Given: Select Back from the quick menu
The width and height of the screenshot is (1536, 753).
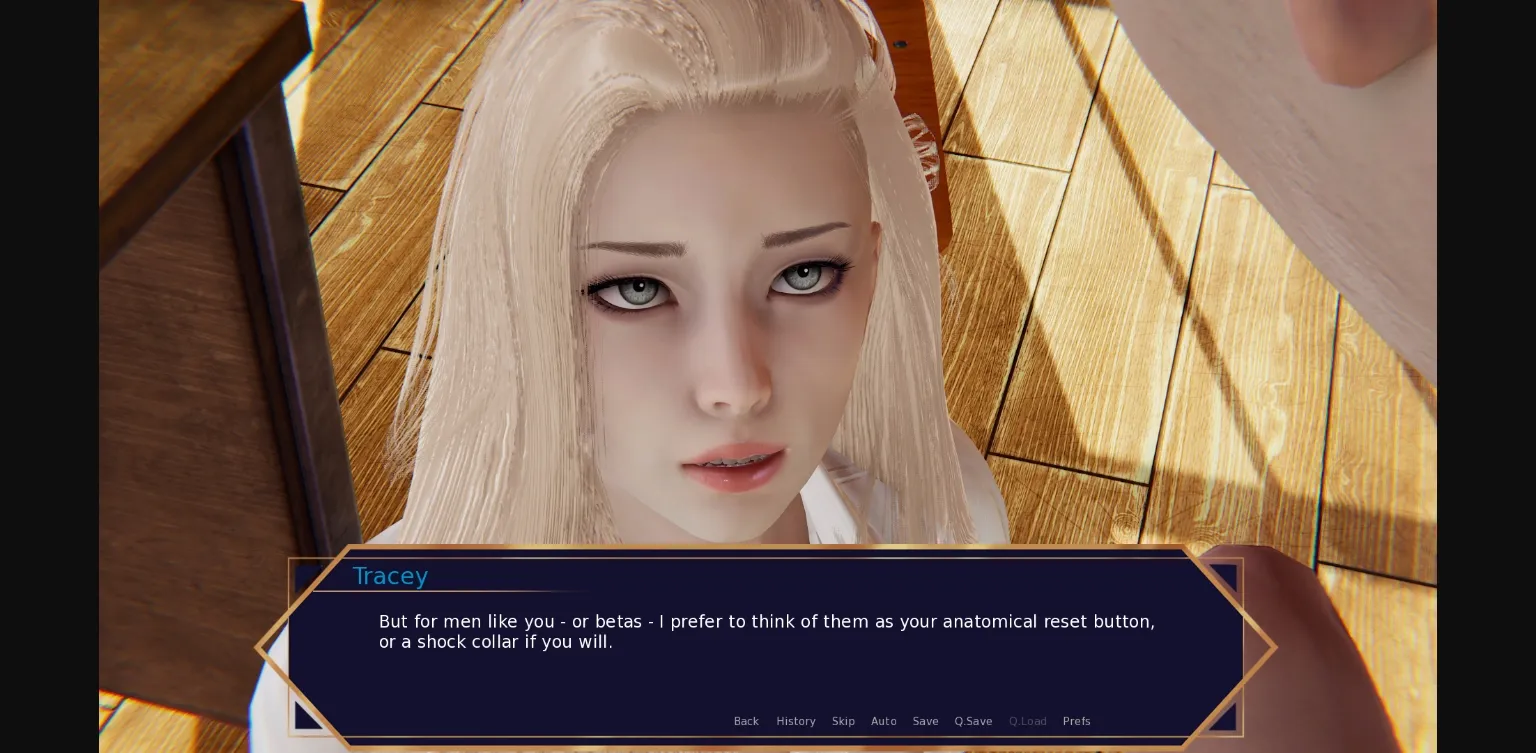Looking at the screenshot, I should (x=746, y=721).
